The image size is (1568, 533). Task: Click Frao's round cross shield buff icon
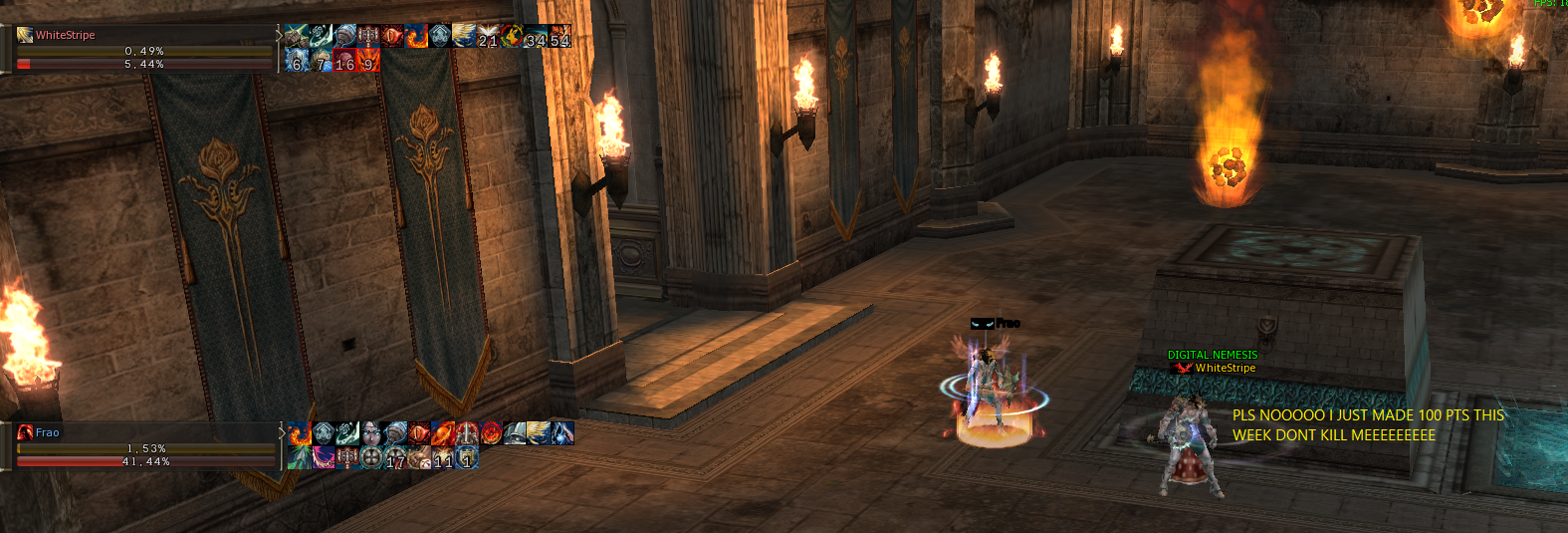click(x=371, y=457)
